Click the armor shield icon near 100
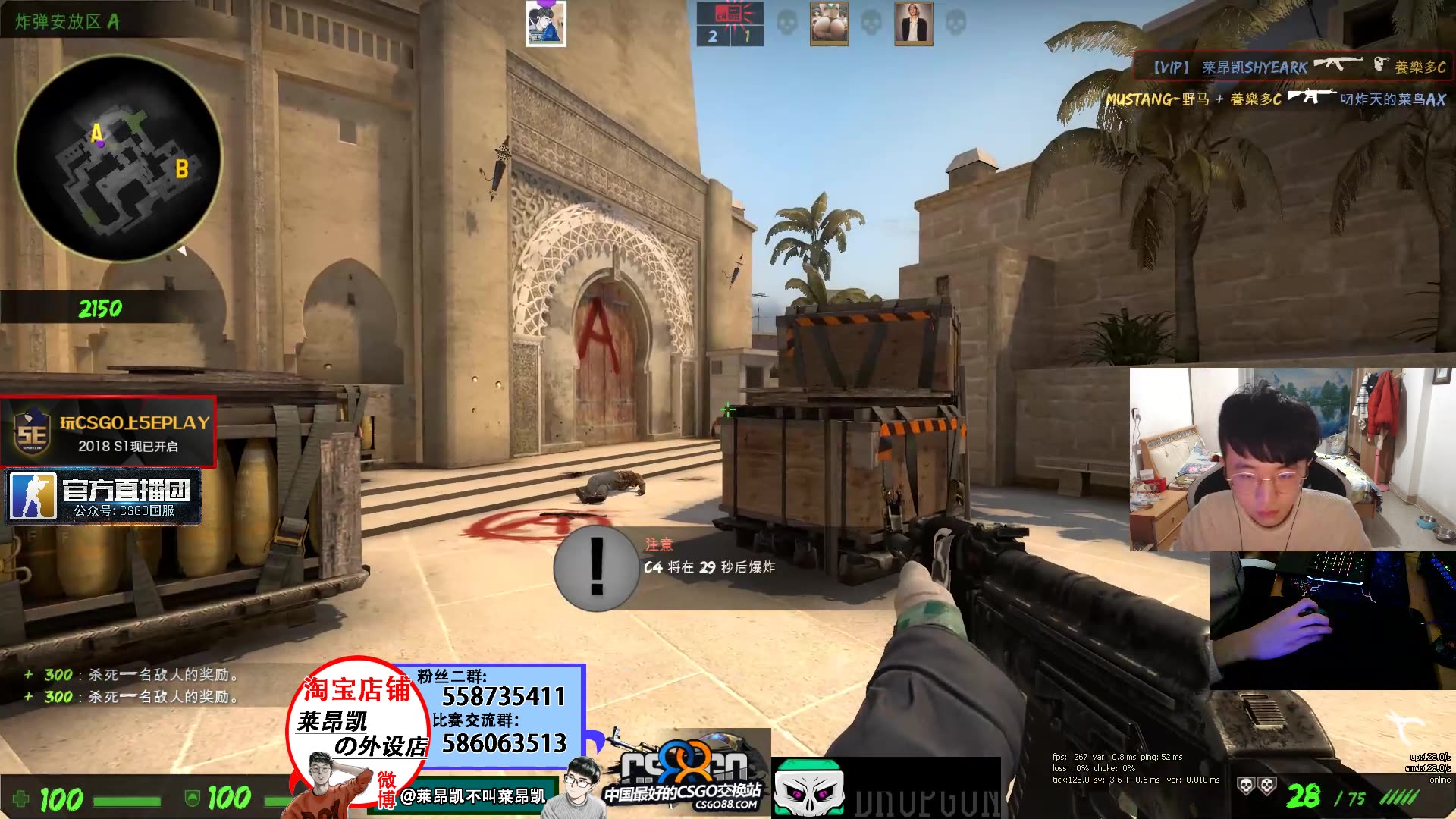The image size is (1456, 819). pyautogui.click(x=192, y=798)
